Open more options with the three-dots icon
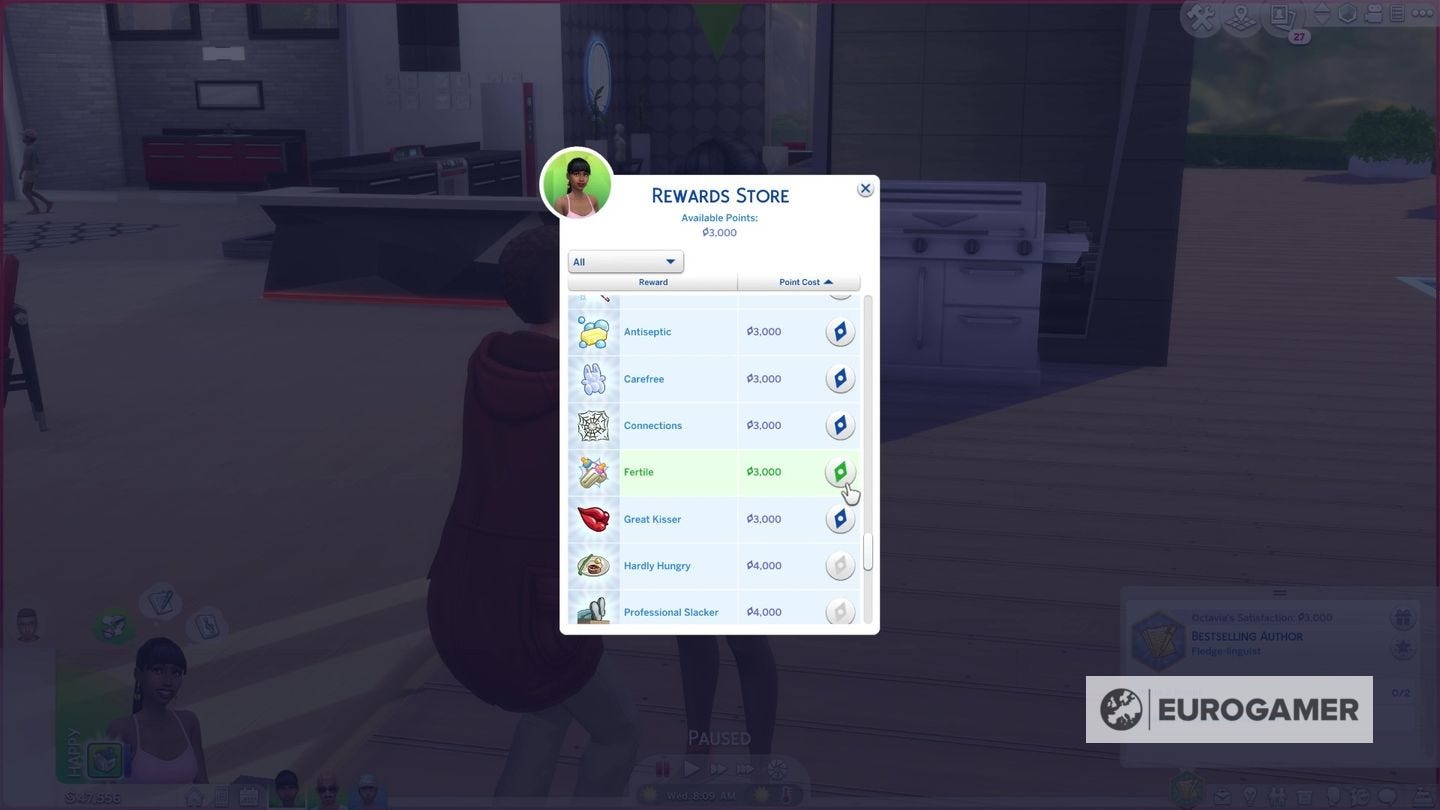Viewport: 1440px width, 810px height. point(1422,14)
